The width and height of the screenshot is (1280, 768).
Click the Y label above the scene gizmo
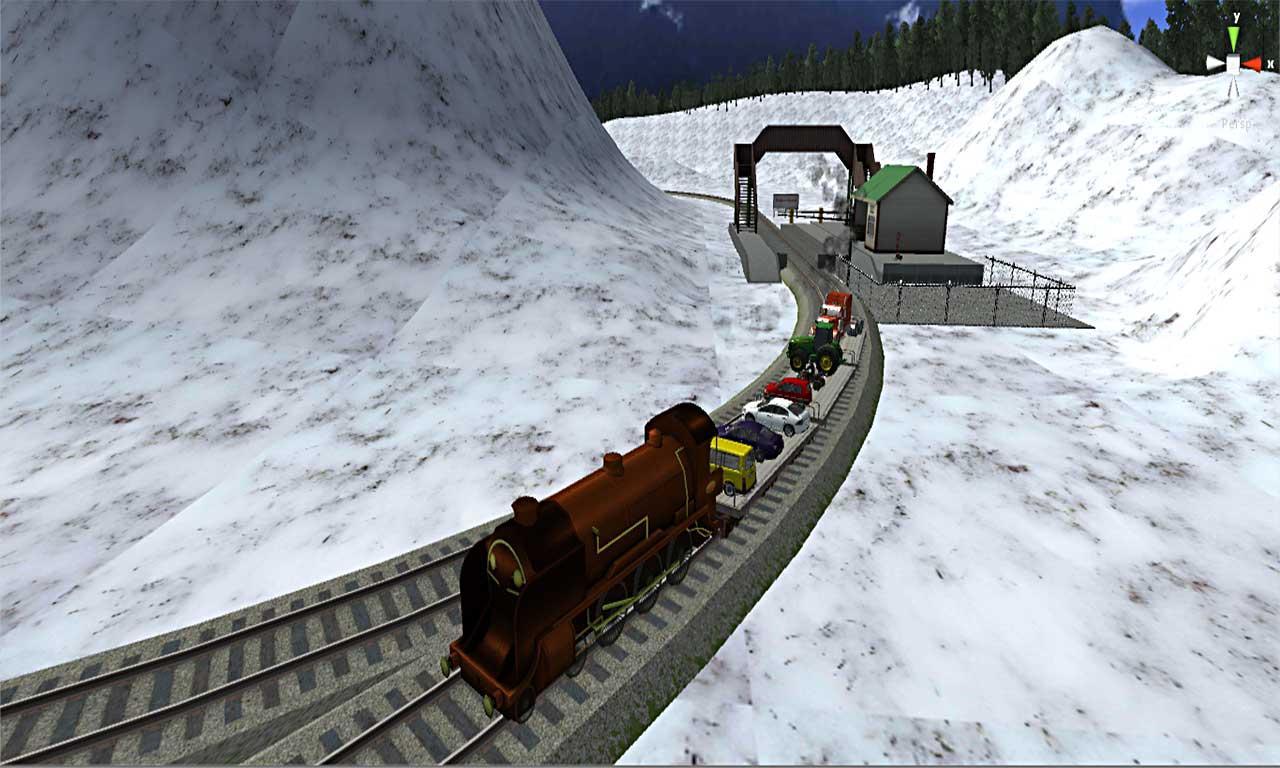(1236, 16)
